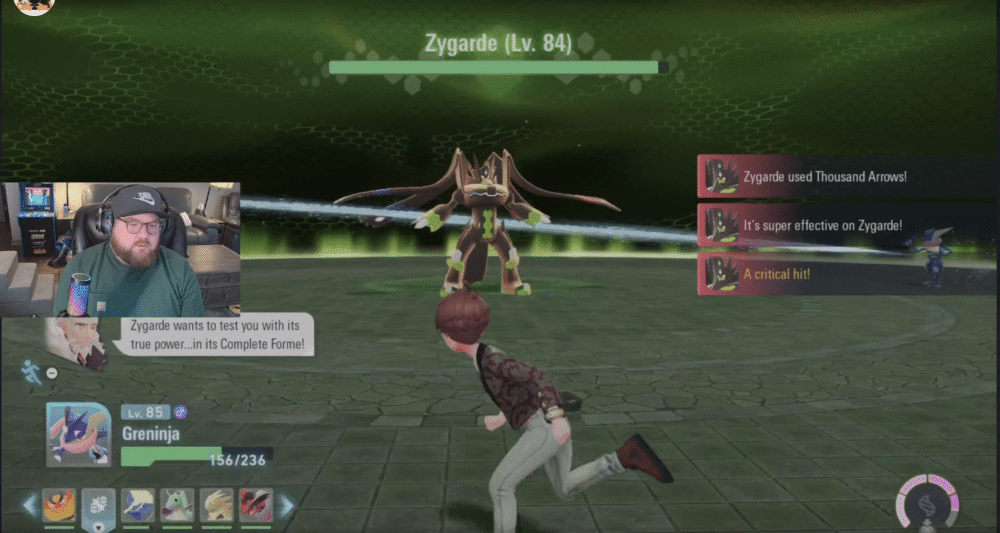The width and height of the screenshot is (1000, 533).
Task: Open Greninja's portrait panel
Action: coord(78,435)
